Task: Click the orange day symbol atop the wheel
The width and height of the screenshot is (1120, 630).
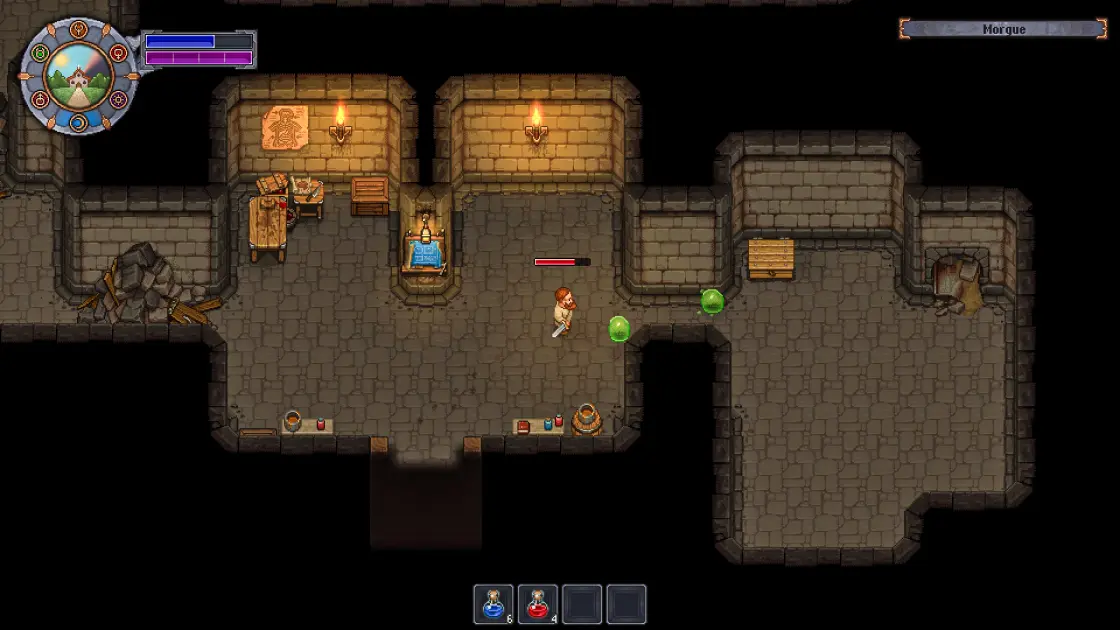Action: pyautogui.click(x=79, y=30)
